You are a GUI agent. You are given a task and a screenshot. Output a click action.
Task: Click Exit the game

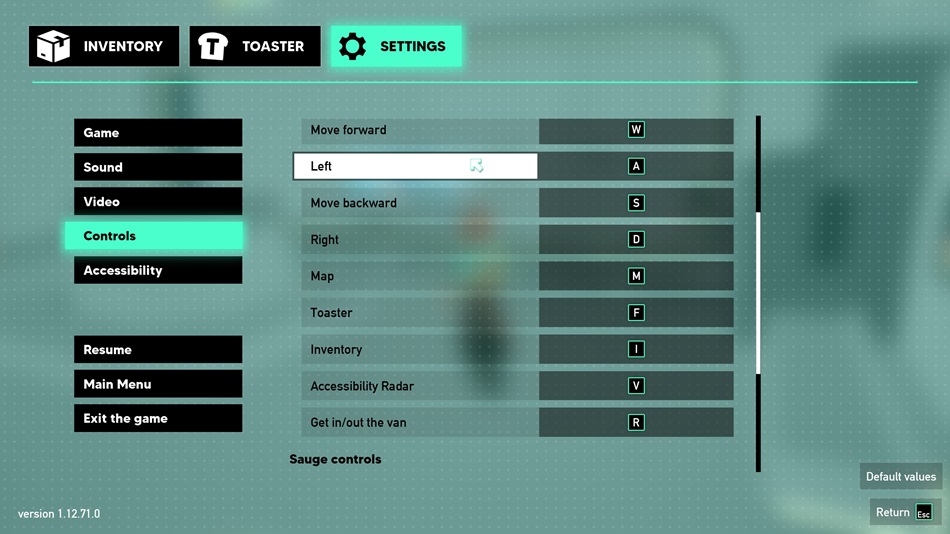158,419
